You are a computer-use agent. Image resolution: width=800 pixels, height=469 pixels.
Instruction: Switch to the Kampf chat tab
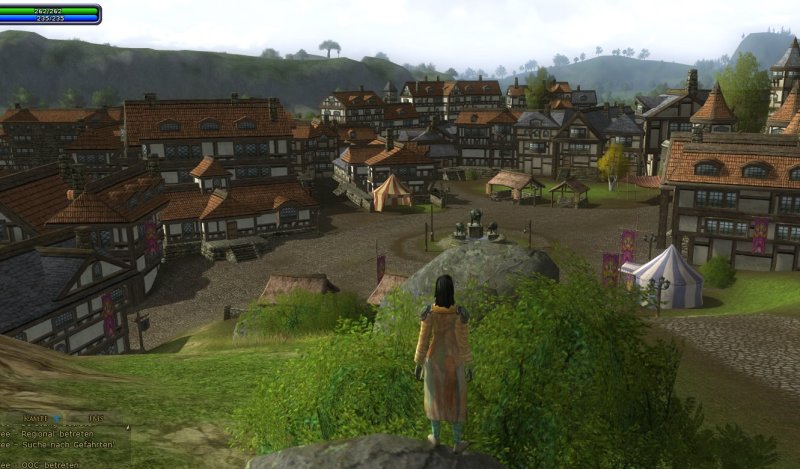36,417
